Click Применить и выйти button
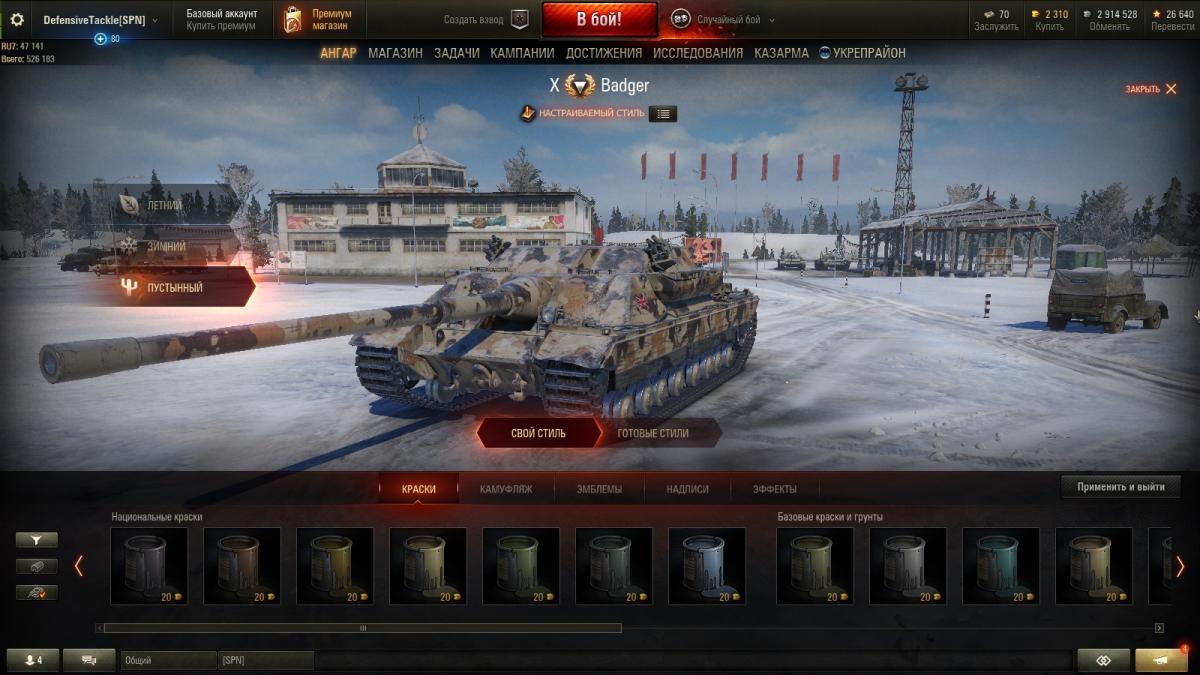 click(1120, 487)
